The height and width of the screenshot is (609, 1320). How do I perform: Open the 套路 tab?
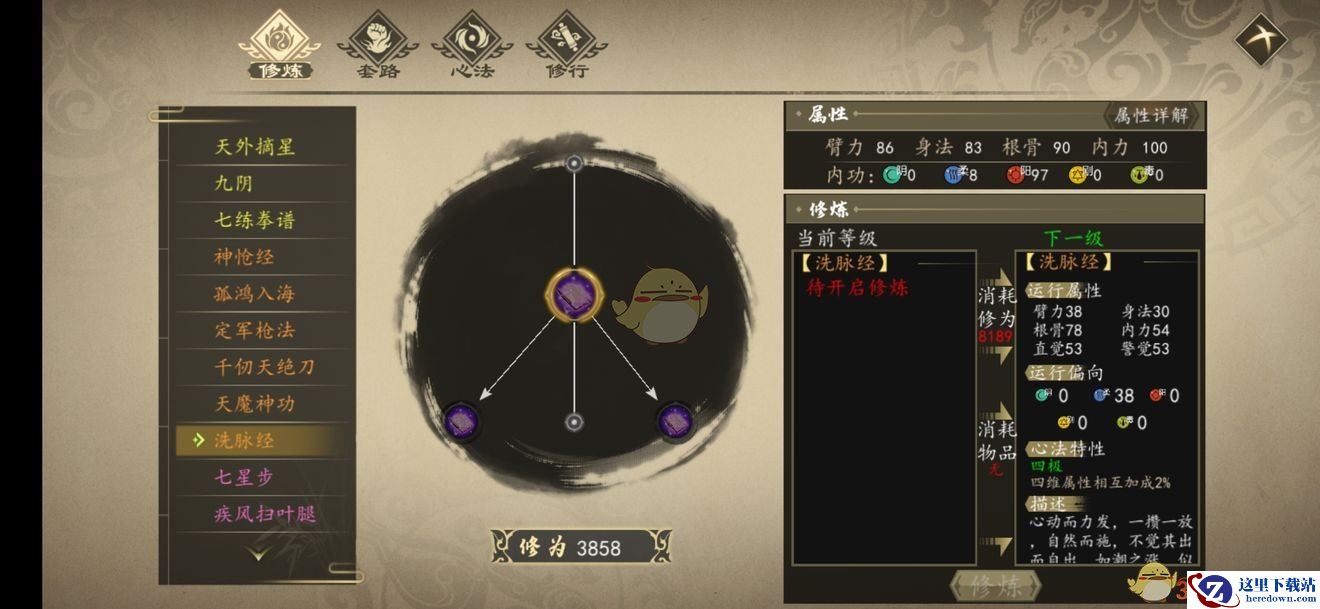click(x=377, y=46)
